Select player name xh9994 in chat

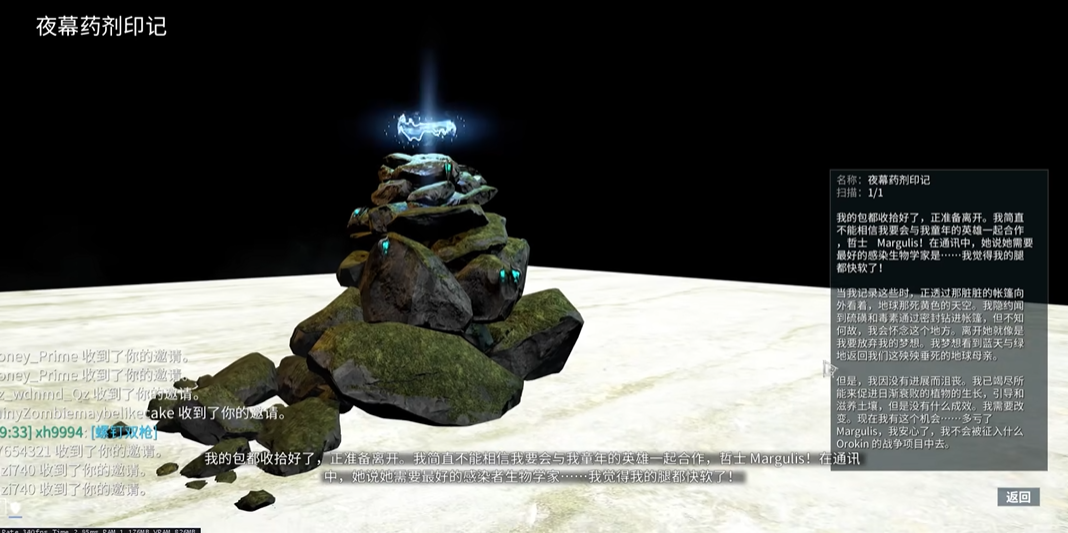click(x=59, y=432)
